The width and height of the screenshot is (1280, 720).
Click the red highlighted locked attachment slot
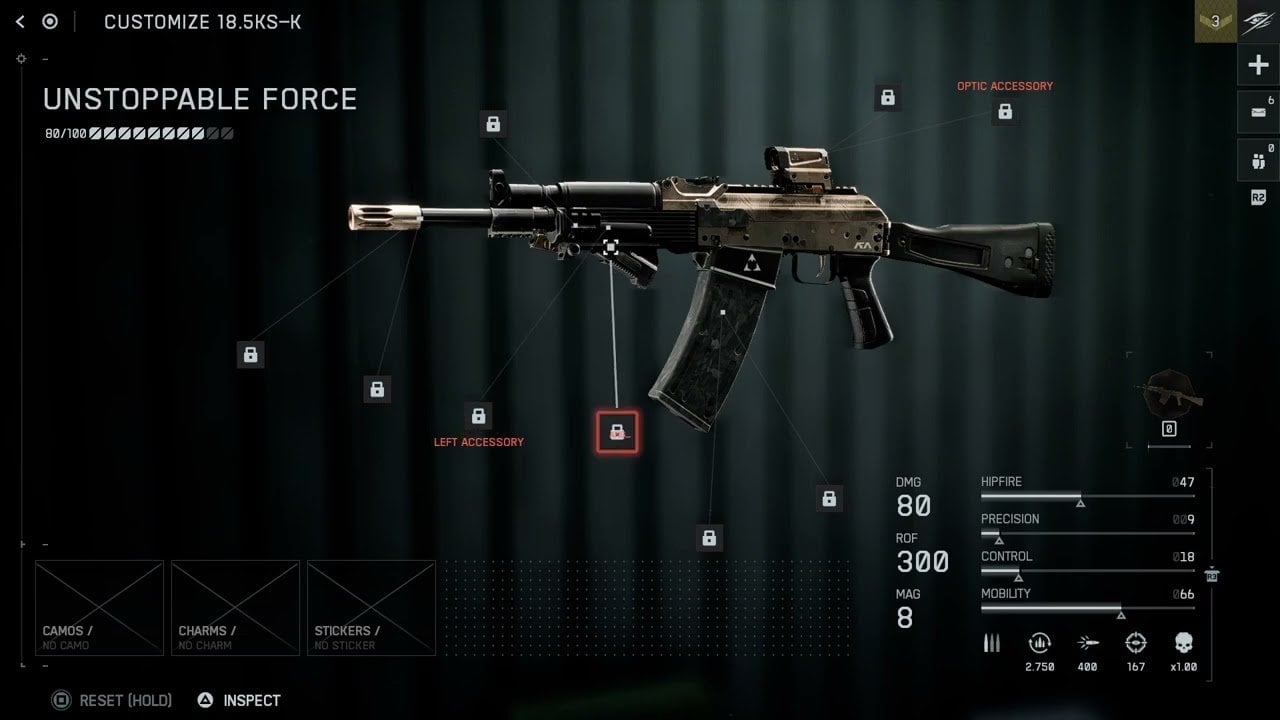[617, 432]
